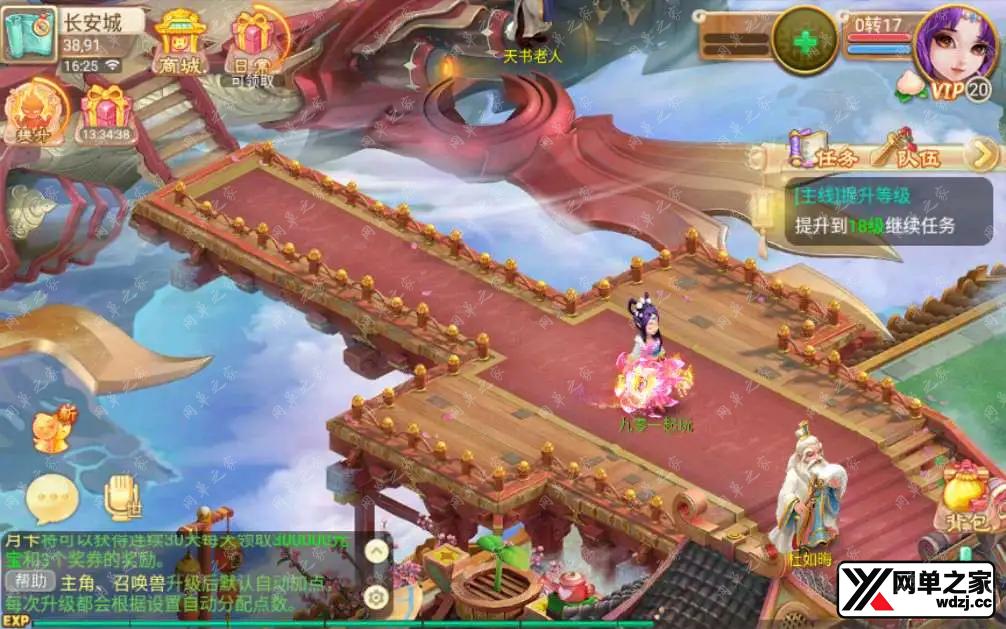Click the 帮助 help button in chat
Screen dimensions: 1006x629
tap(29, 581)
